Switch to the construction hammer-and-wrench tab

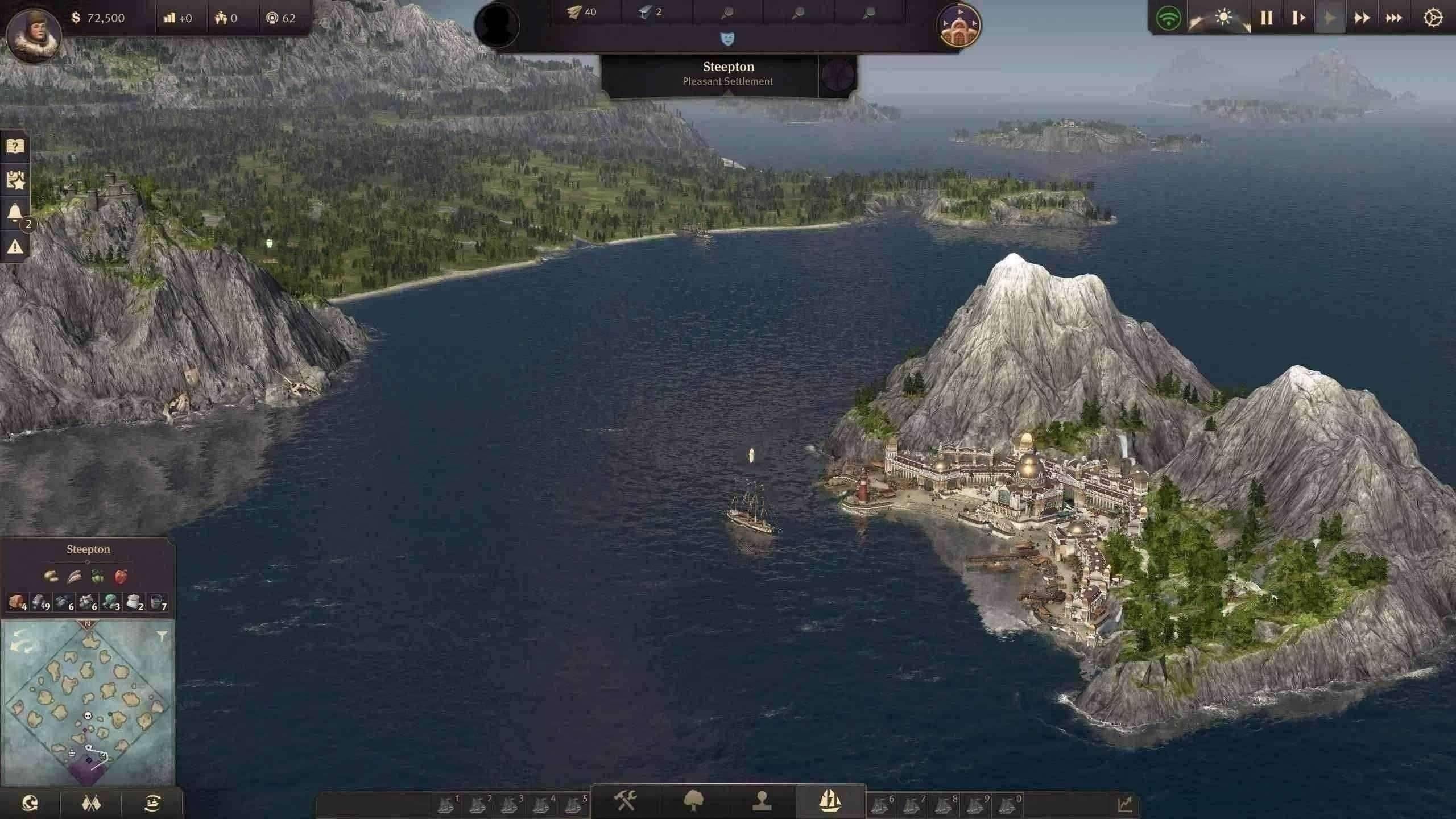[626, 801]
